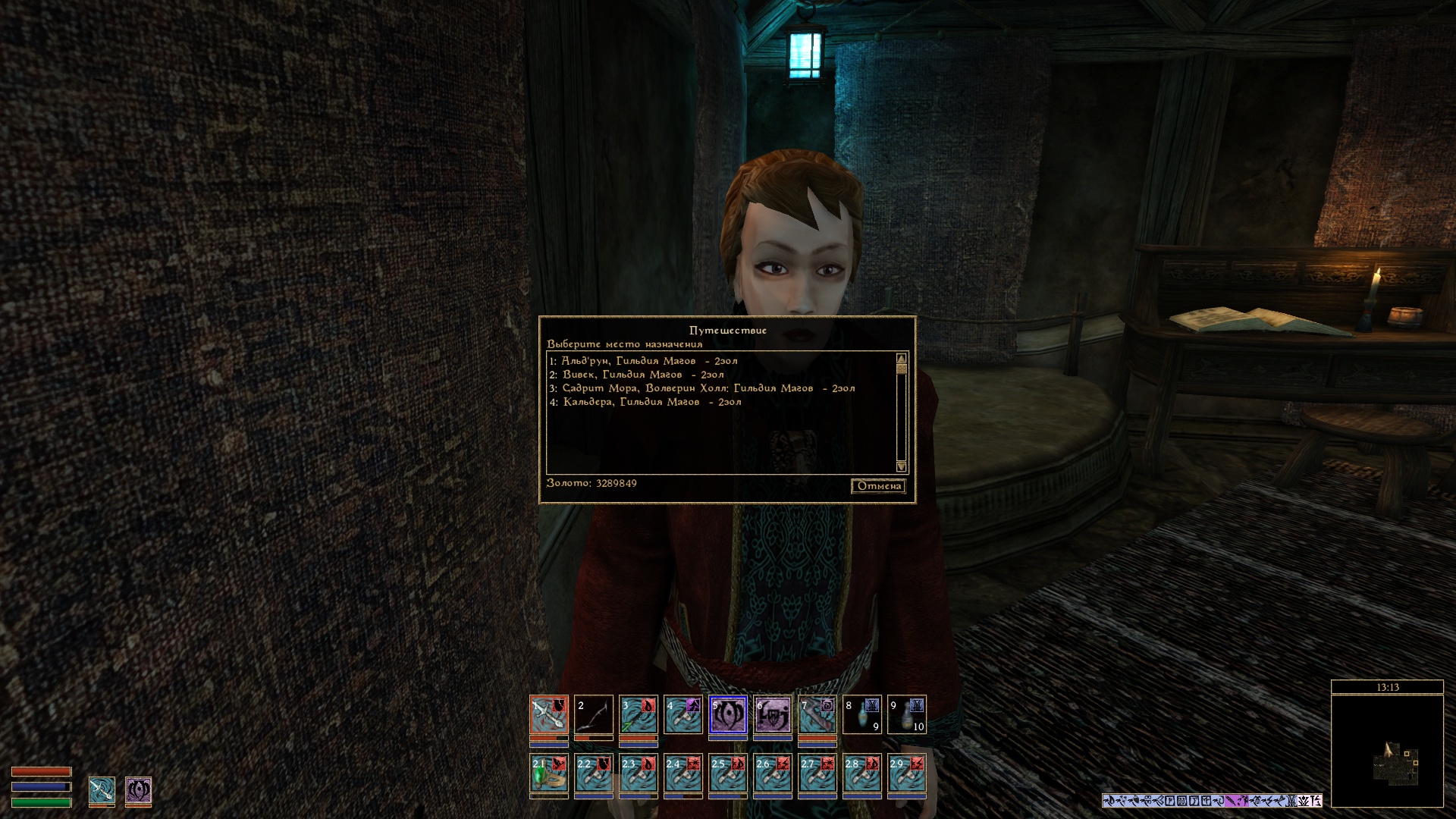Click the travel list scroll-up arrow

(x=901, y=359)
